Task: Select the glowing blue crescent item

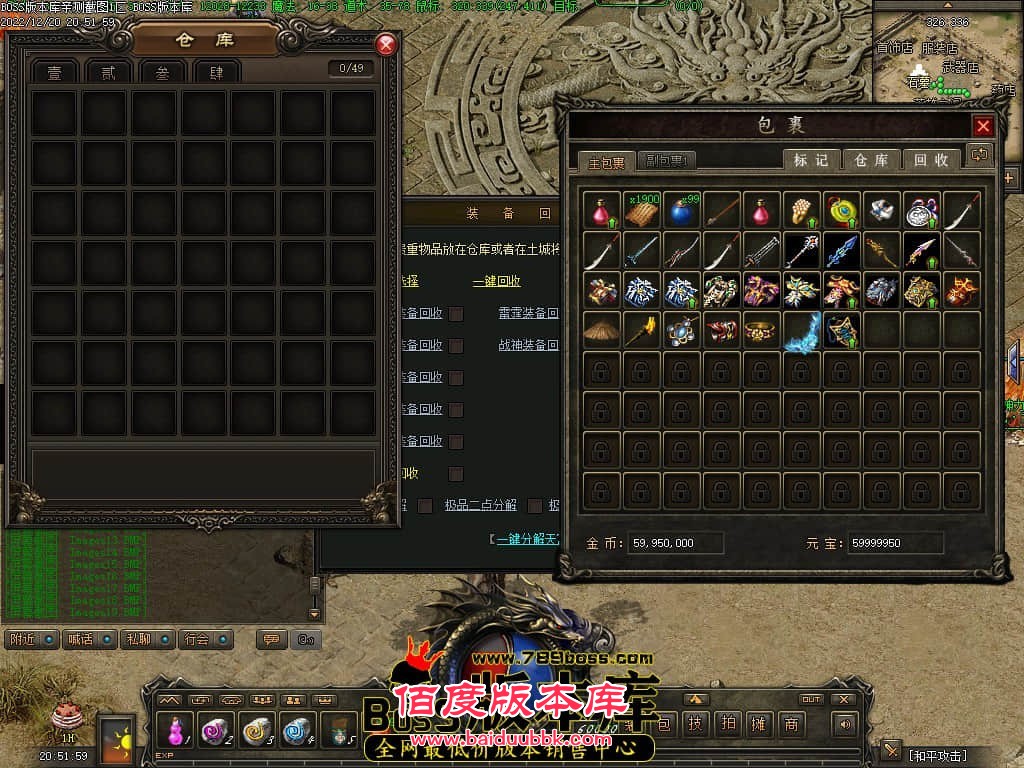Action: click(802, 329)
